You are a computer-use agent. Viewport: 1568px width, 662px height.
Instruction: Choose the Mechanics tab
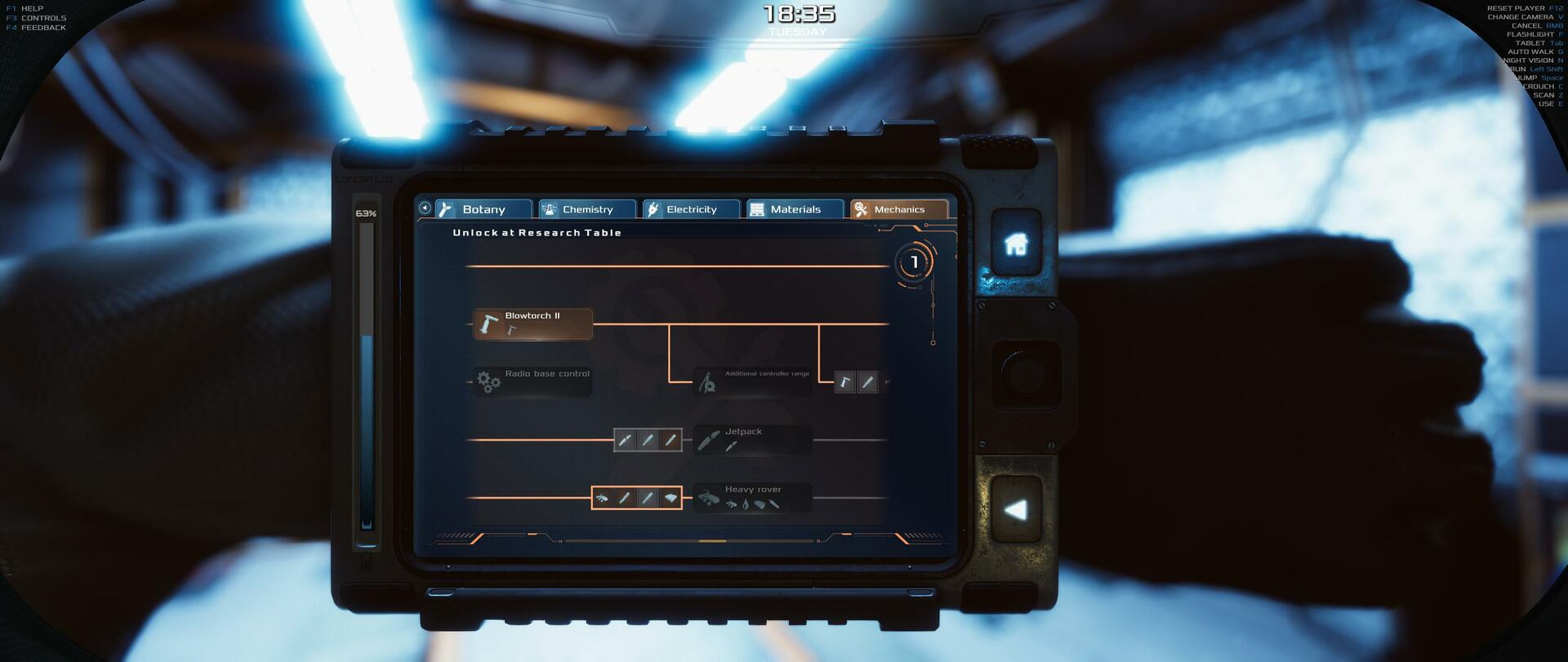[898, 209]
